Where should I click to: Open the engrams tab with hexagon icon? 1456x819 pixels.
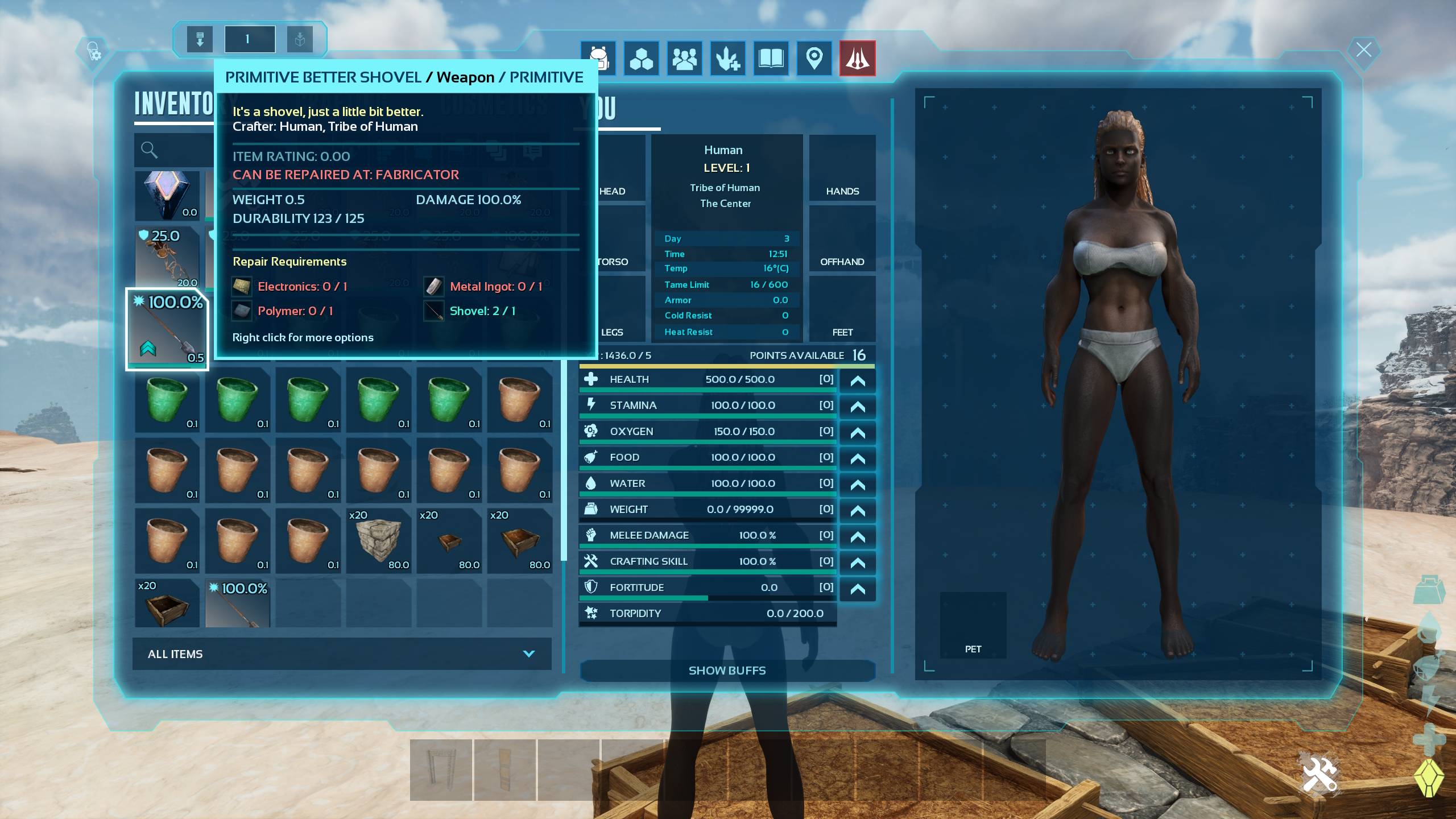coord(641,58)
